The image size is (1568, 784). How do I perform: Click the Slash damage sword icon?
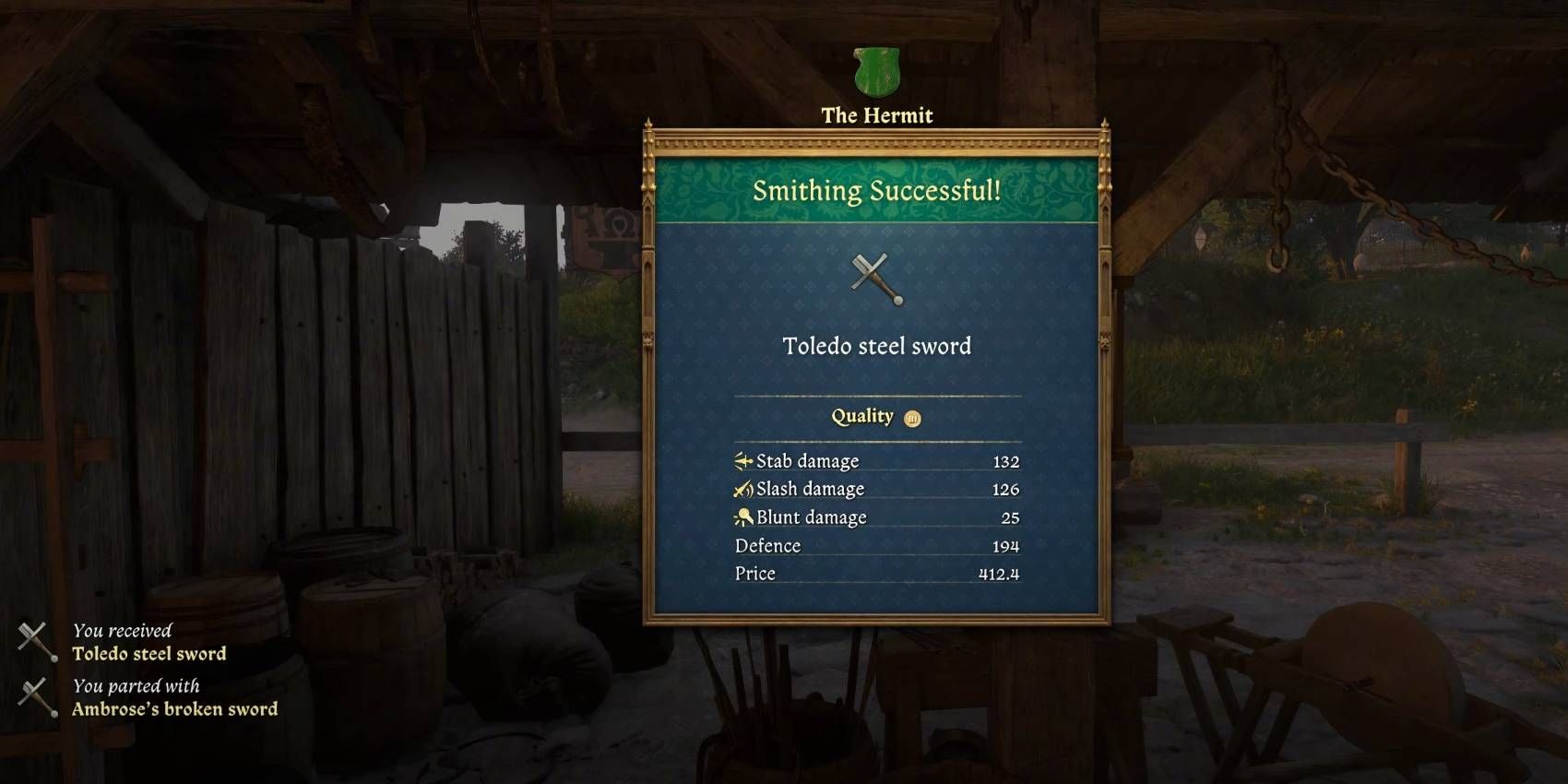tap(743, 488)
